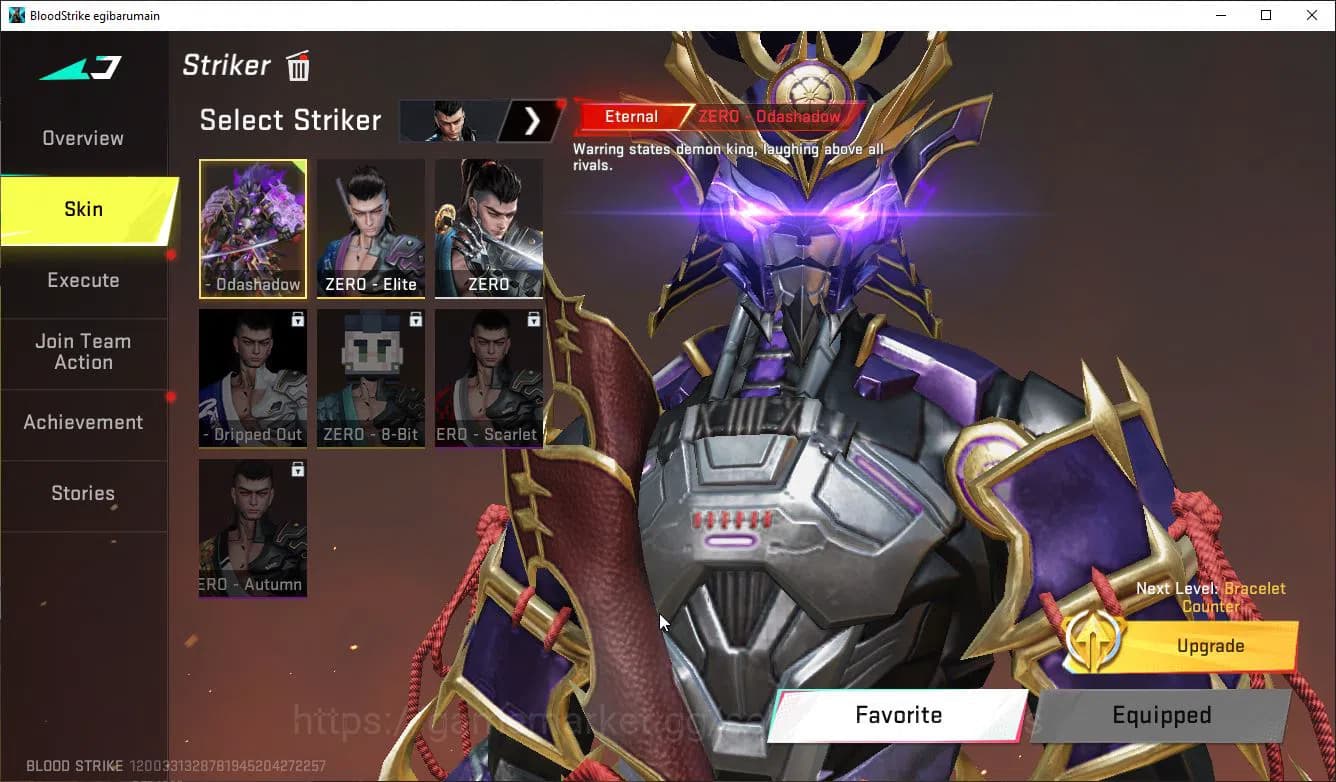Toggle Favorite for the equipped skin

(x=897, y=715)
